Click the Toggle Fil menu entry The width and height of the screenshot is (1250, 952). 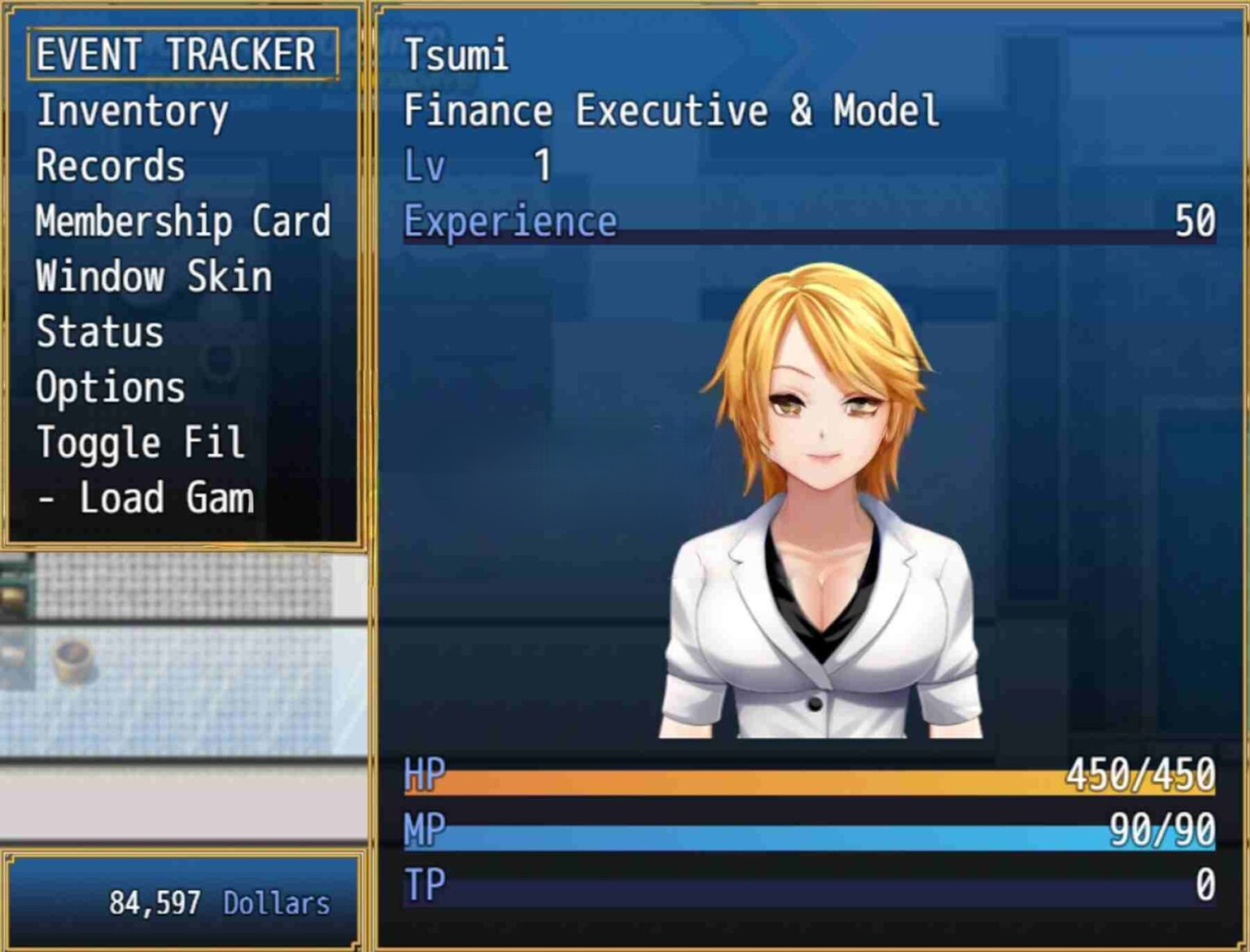pyautogui.click(x=140, y=443)
